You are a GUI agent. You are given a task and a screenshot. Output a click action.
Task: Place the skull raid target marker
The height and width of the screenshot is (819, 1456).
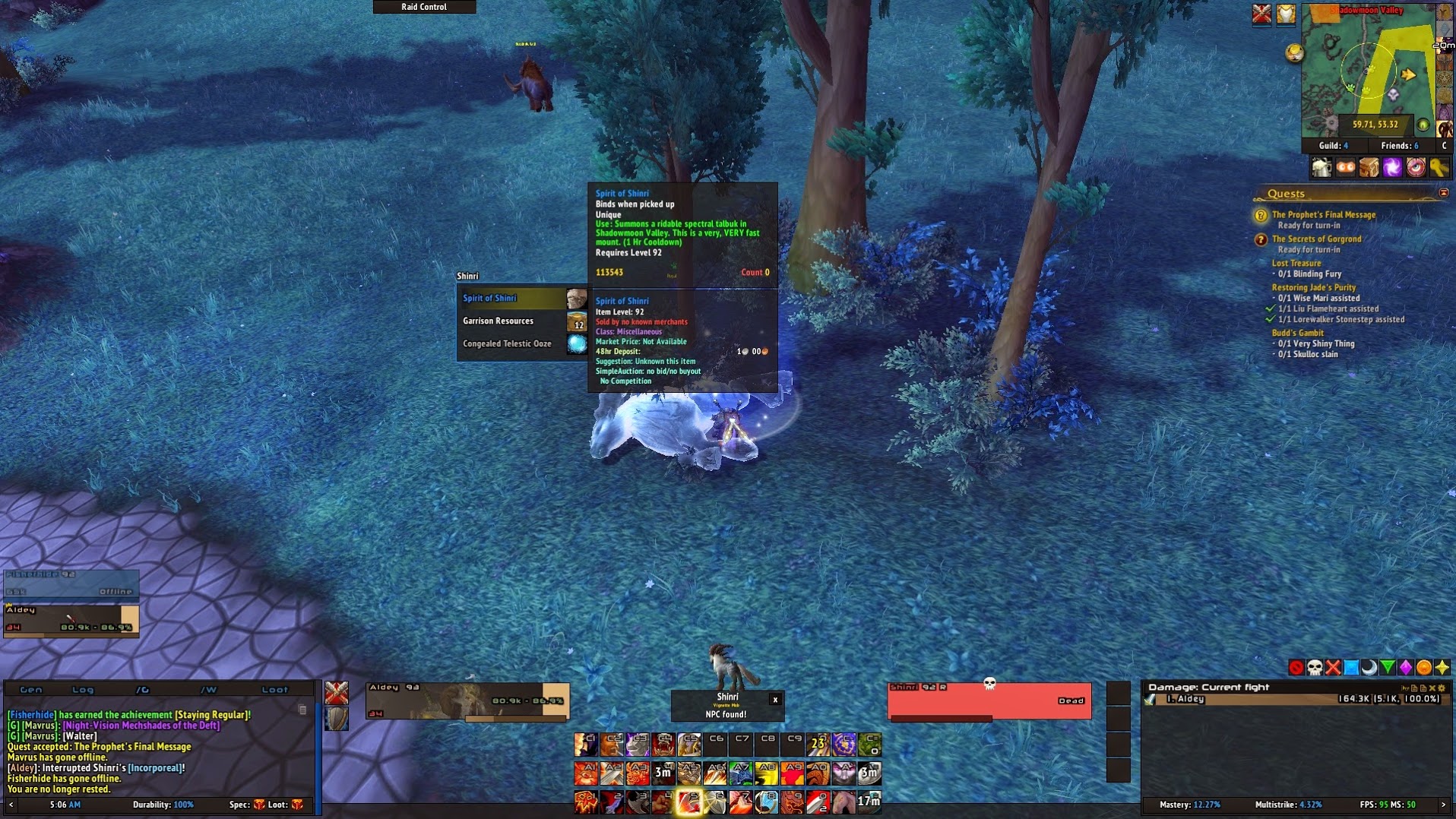click(x=1315, y=668)
